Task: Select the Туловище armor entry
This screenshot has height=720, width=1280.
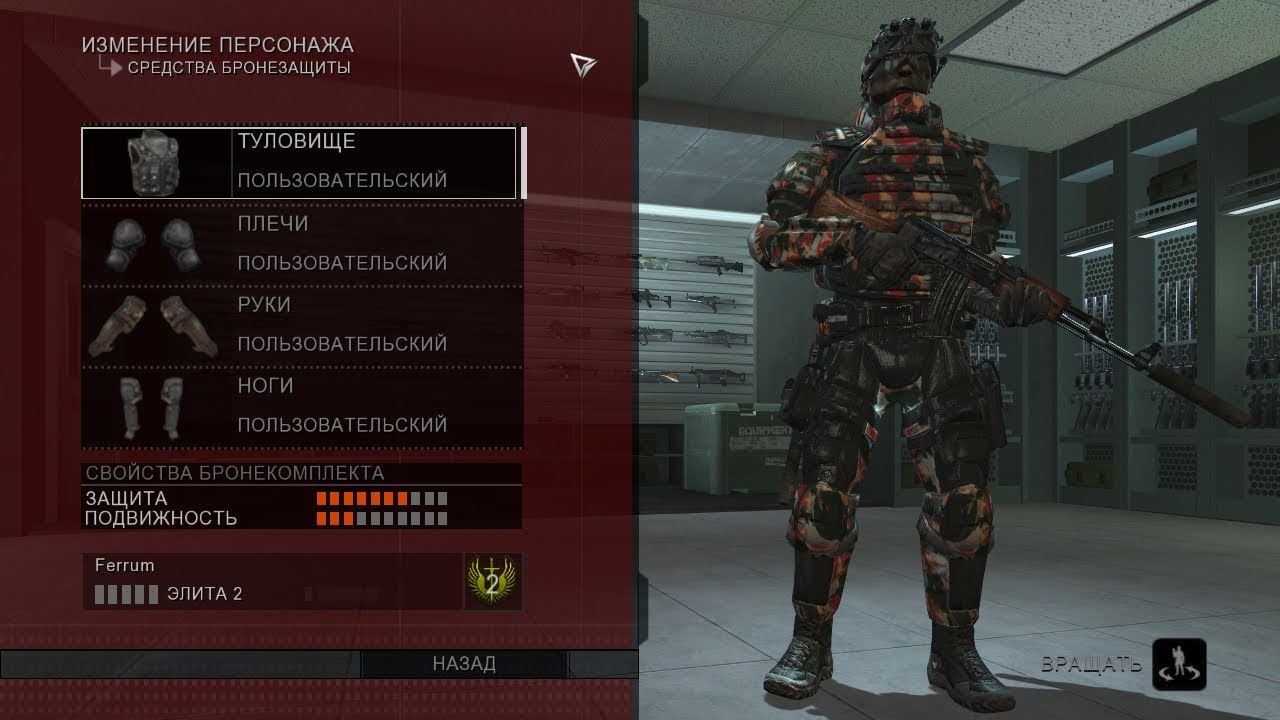Action: [x=300, y=162]
